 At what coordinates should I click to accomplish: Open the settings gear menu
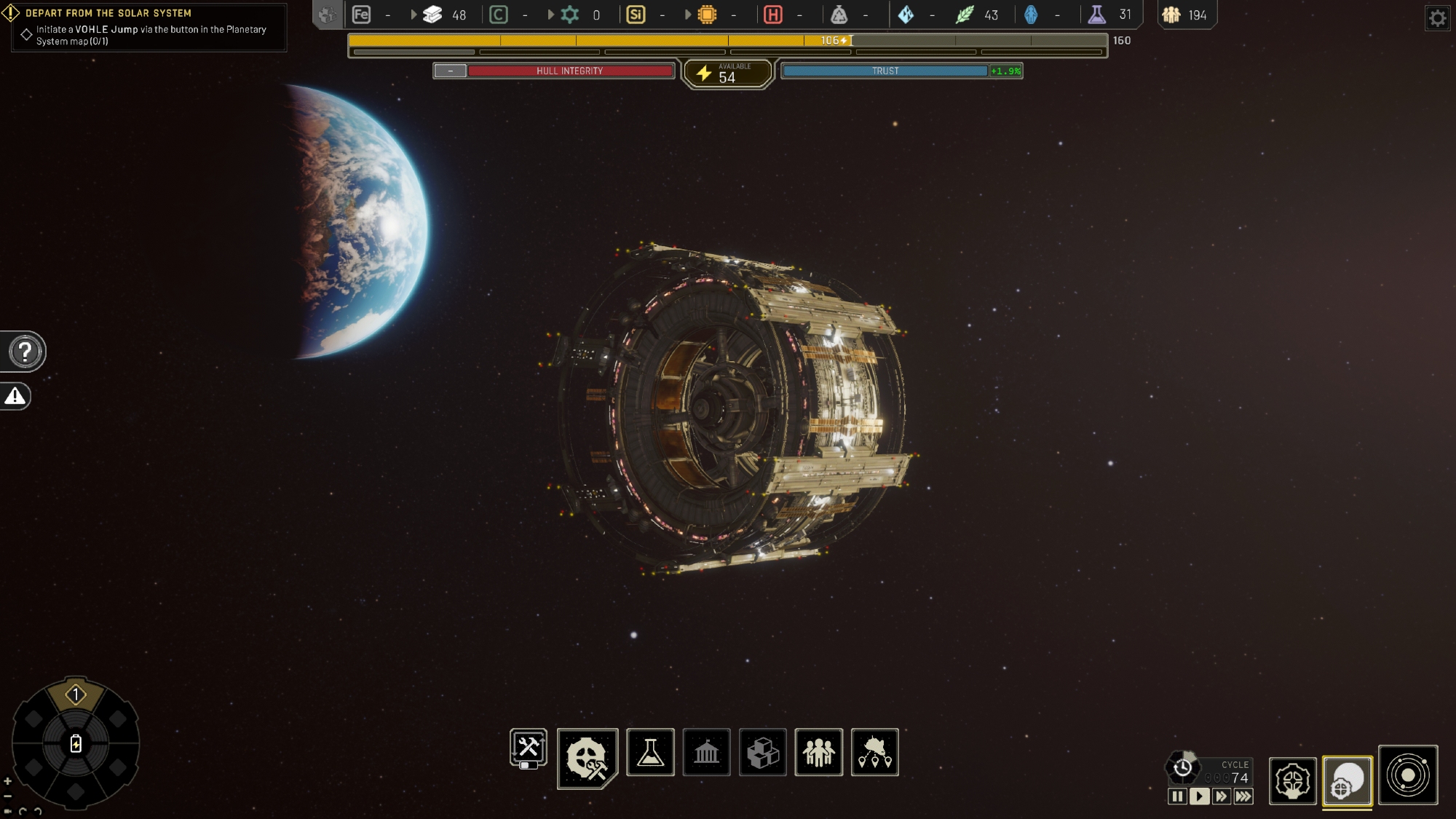(1437, 18)
